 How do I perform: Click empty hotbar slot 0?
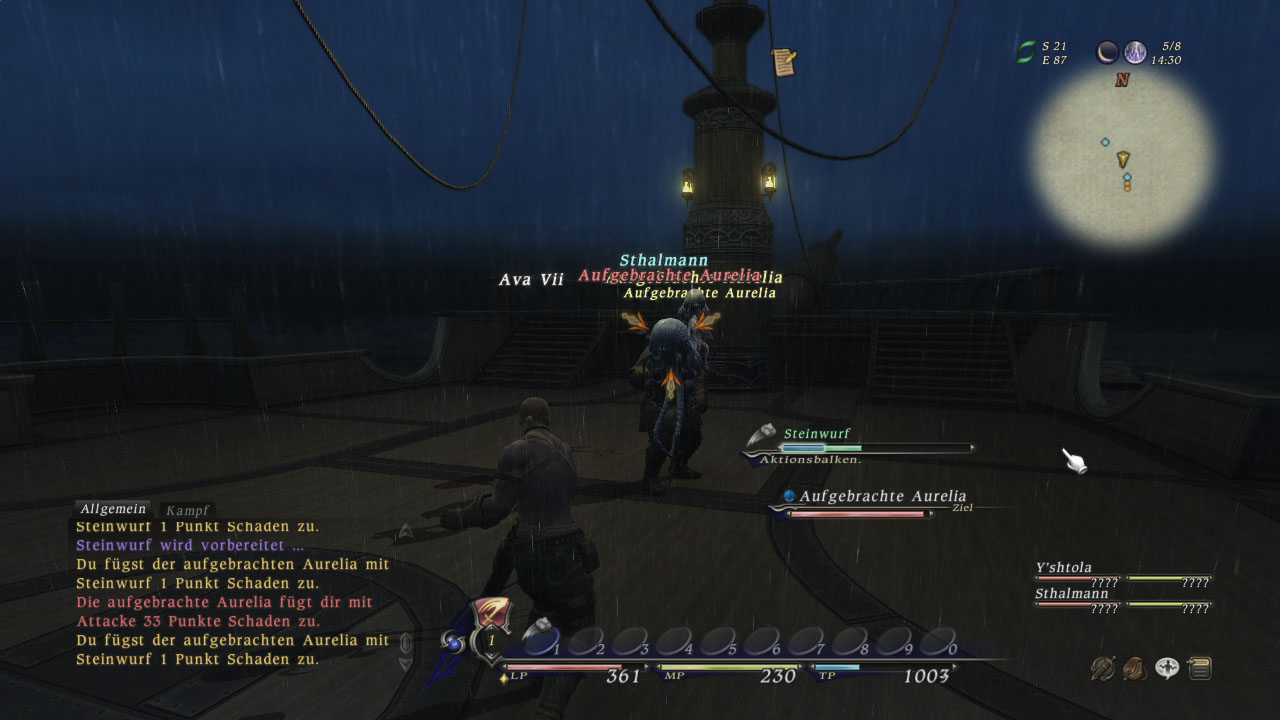point(939,639)
